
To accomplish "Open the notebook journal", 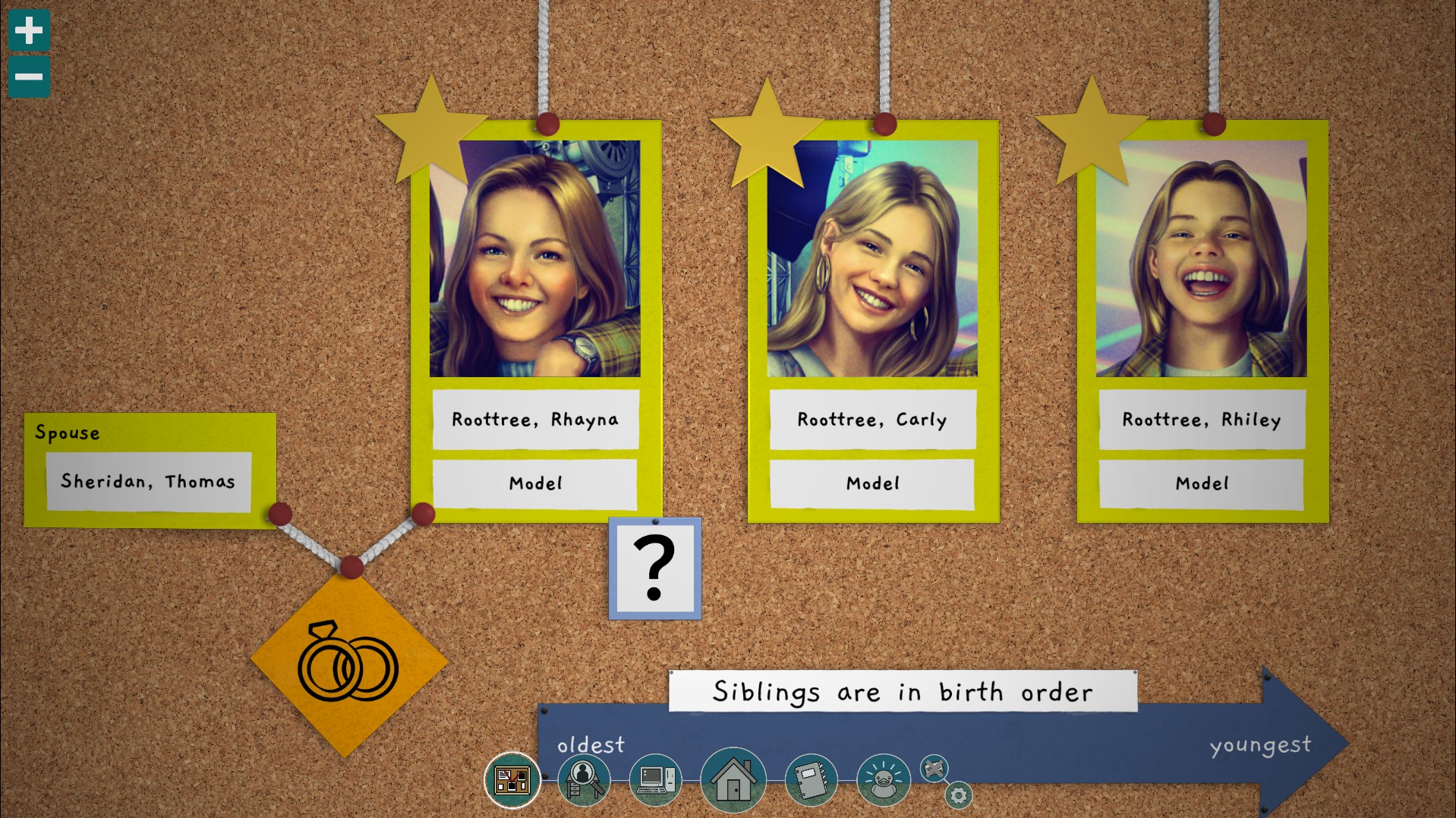I will click(811, 780).
